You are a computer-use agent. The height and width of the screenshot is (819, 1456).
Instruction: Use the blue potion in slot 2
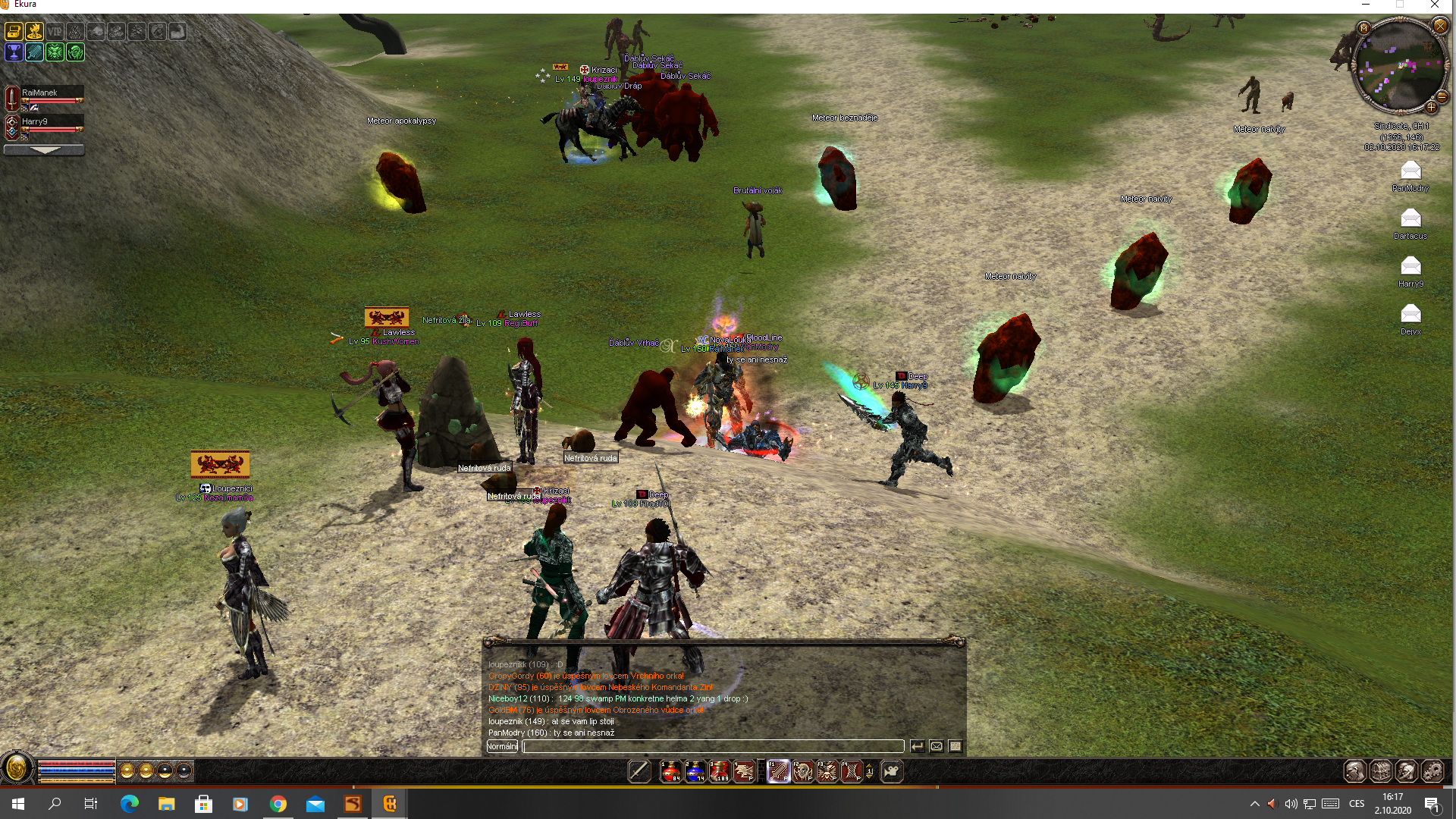[x=695, y=771]
